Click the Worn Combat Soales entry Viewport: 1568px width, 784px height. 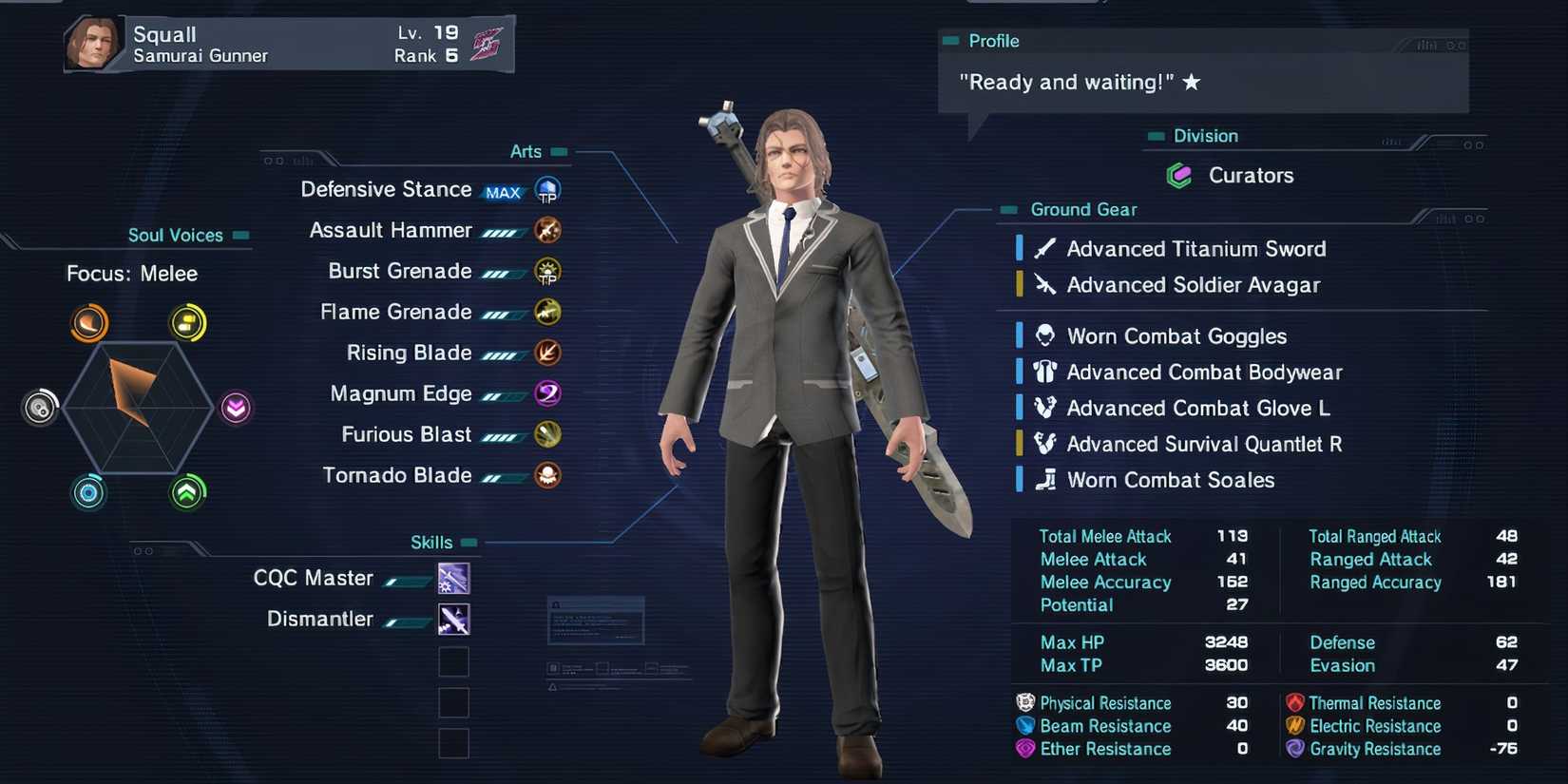pyautogui.click(x=1172, y=480)
